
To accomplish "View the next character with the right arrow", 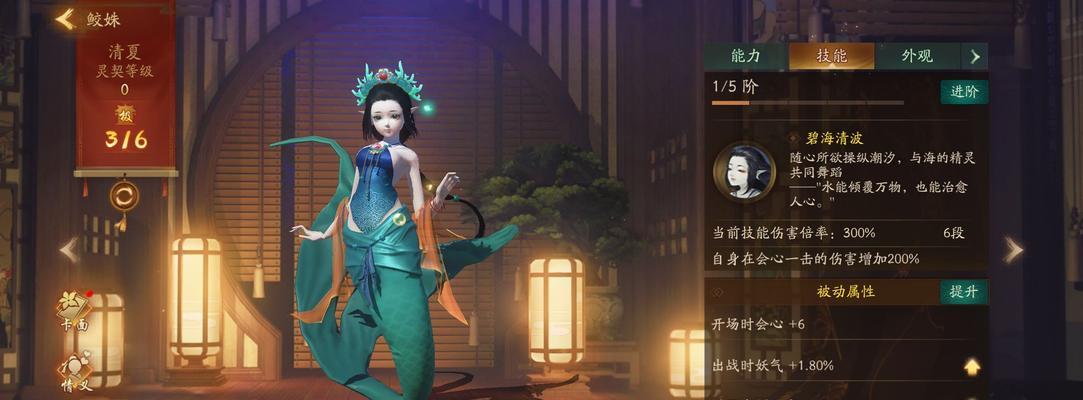I will pos(1013,250).
